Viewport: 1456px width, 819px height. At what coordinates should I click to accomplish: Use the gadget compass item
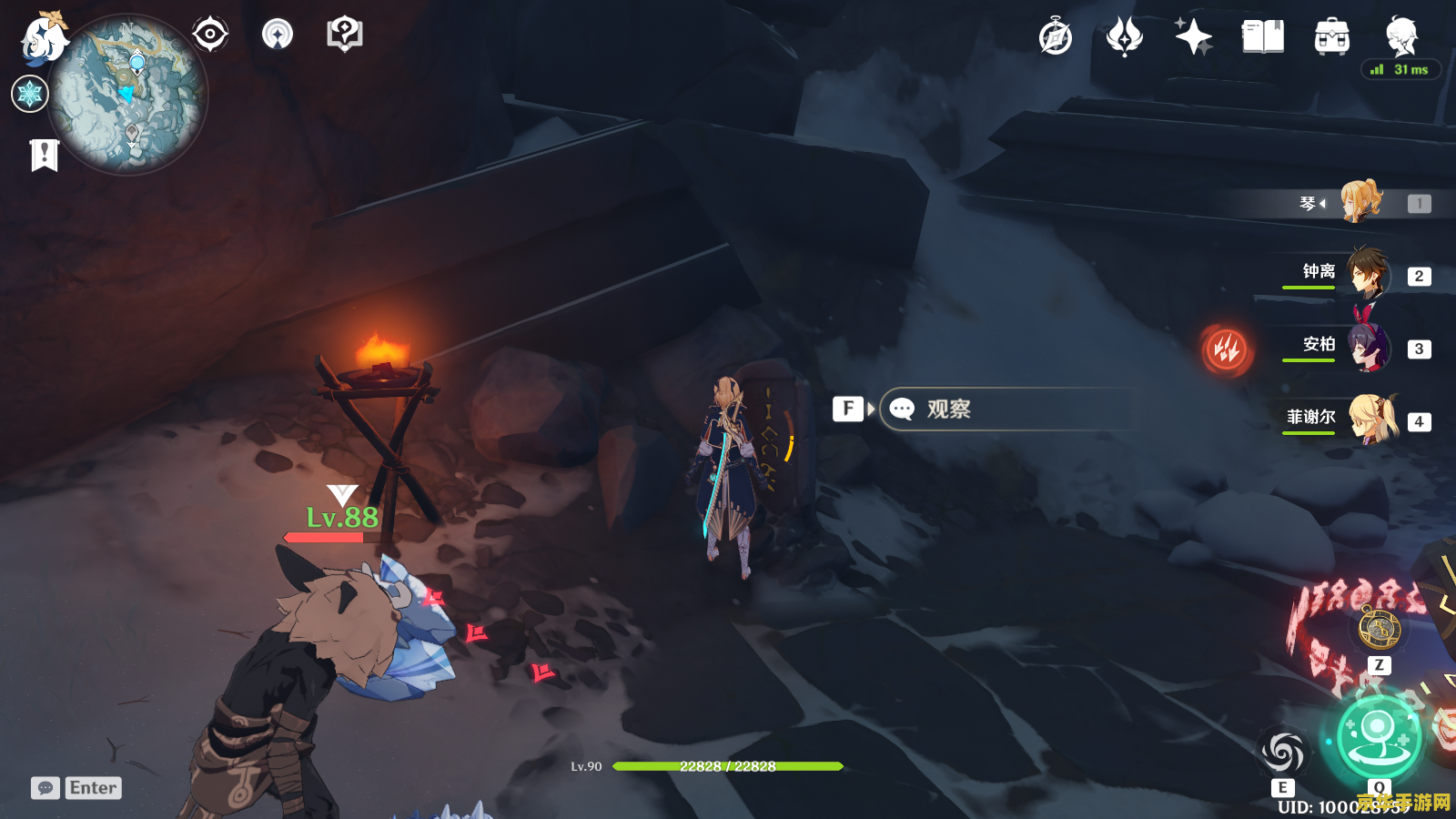click(1379, 628)
